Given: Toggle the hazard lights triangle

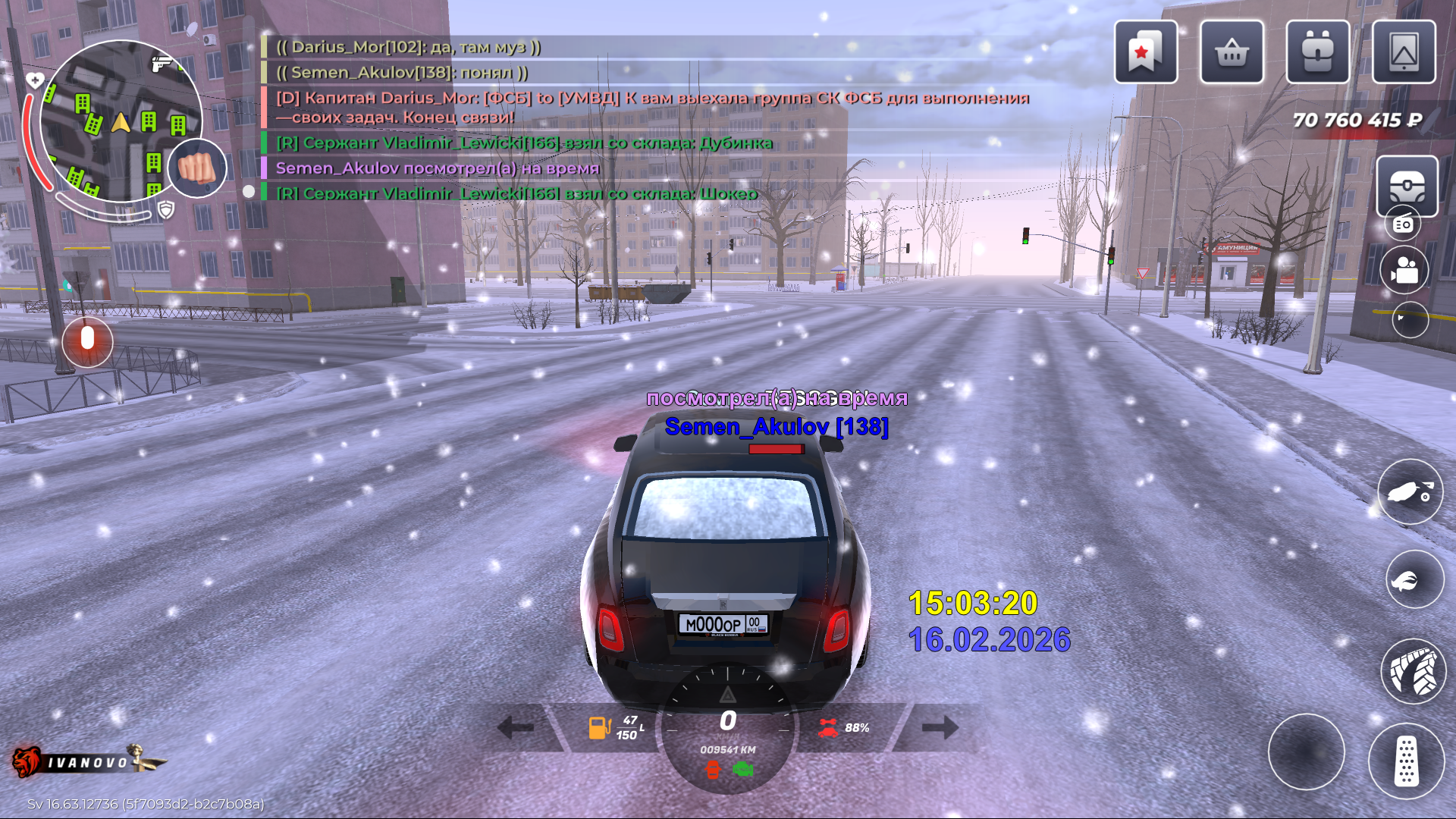Looking at the screenshot, I should (727, 695).
